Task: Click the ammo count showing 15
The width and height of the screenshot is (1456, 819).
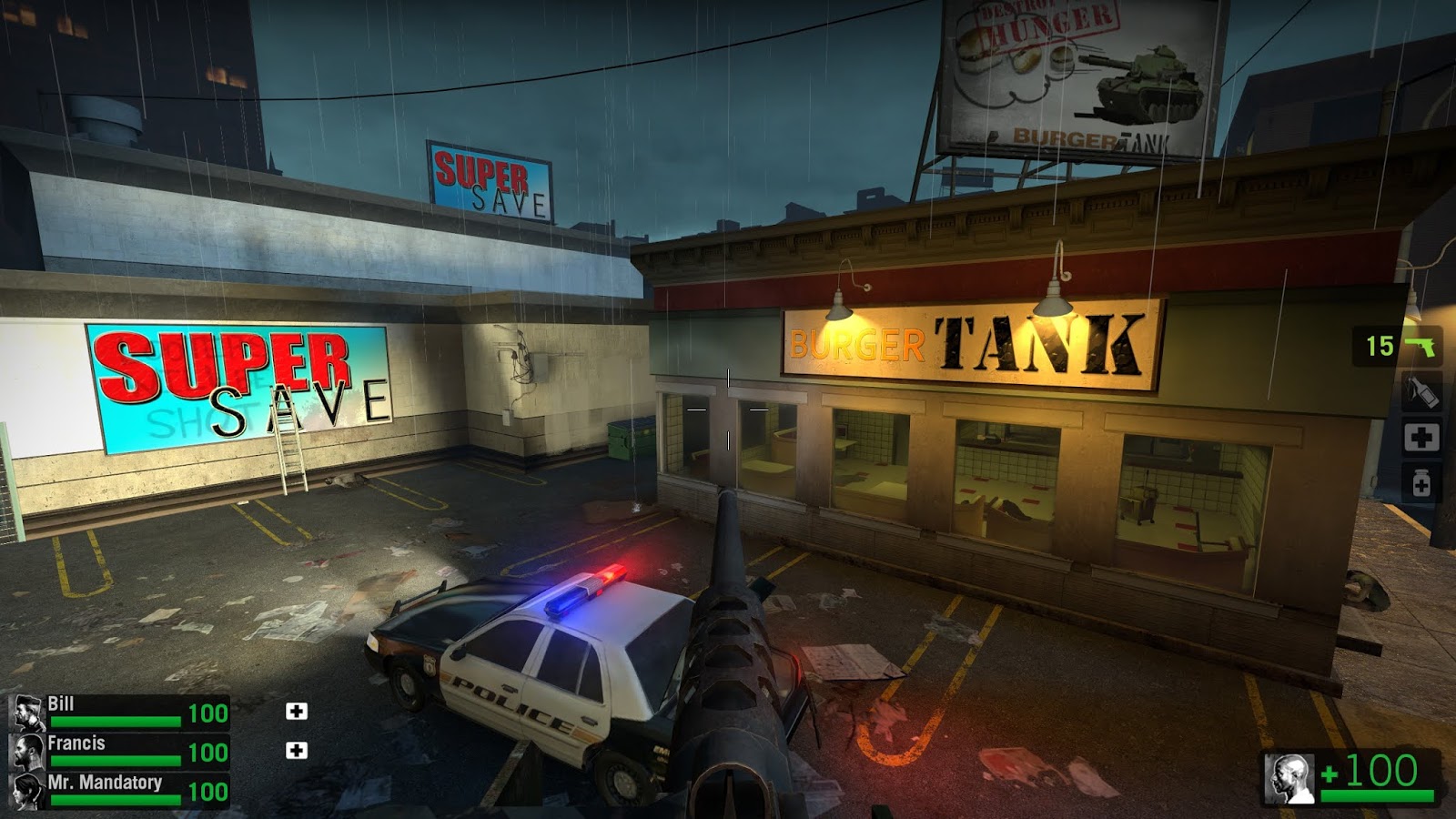Action: [1382, 347]
